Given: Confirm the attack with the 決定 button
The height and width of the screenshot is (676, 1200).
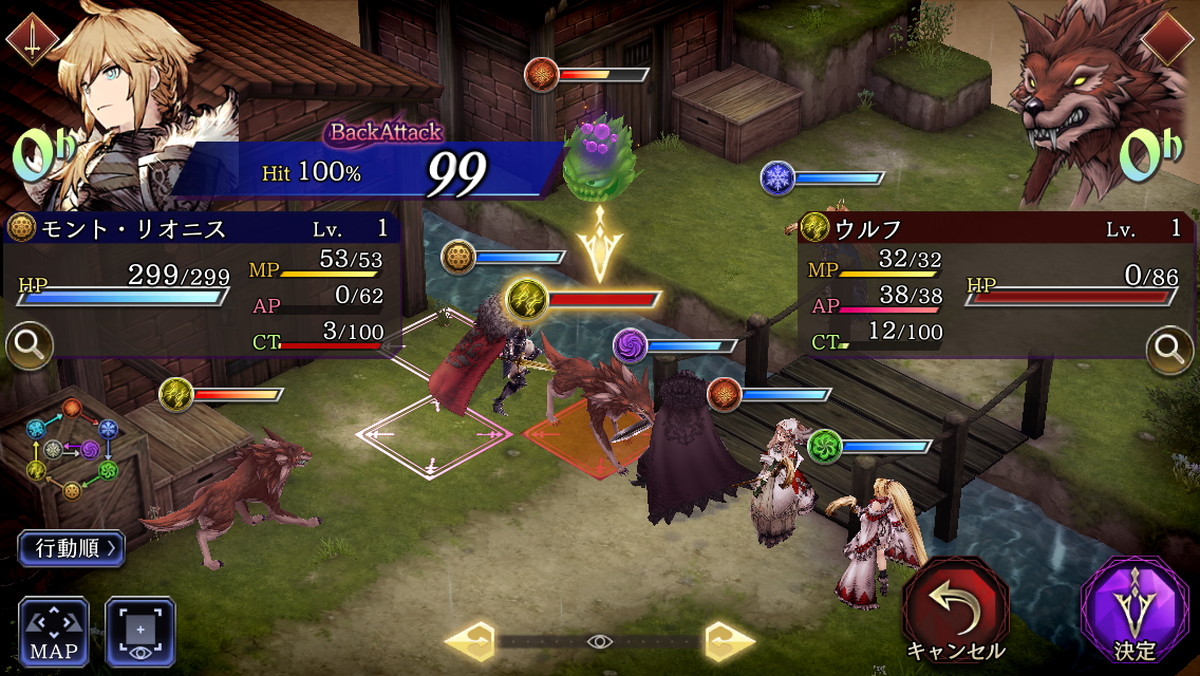Looking at the screenshot, I should point(1134,609).
